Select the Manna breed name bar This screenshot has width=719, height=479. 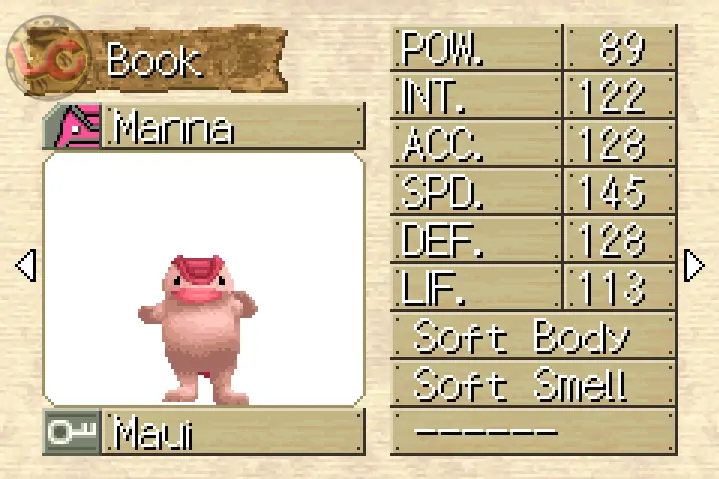click(204, 128)
